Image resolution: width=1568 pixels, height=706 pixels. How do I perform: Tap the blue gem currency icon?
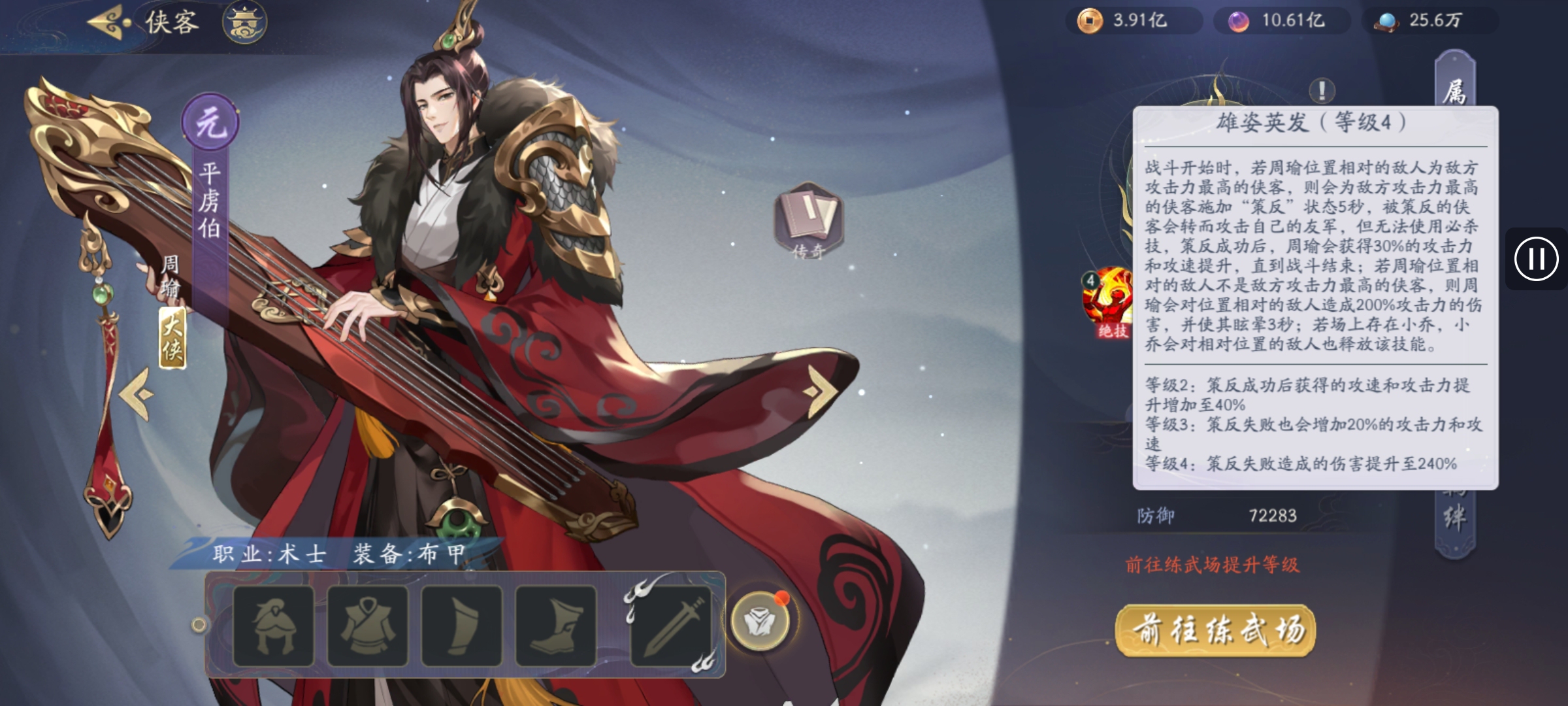tap(1386, 21)
